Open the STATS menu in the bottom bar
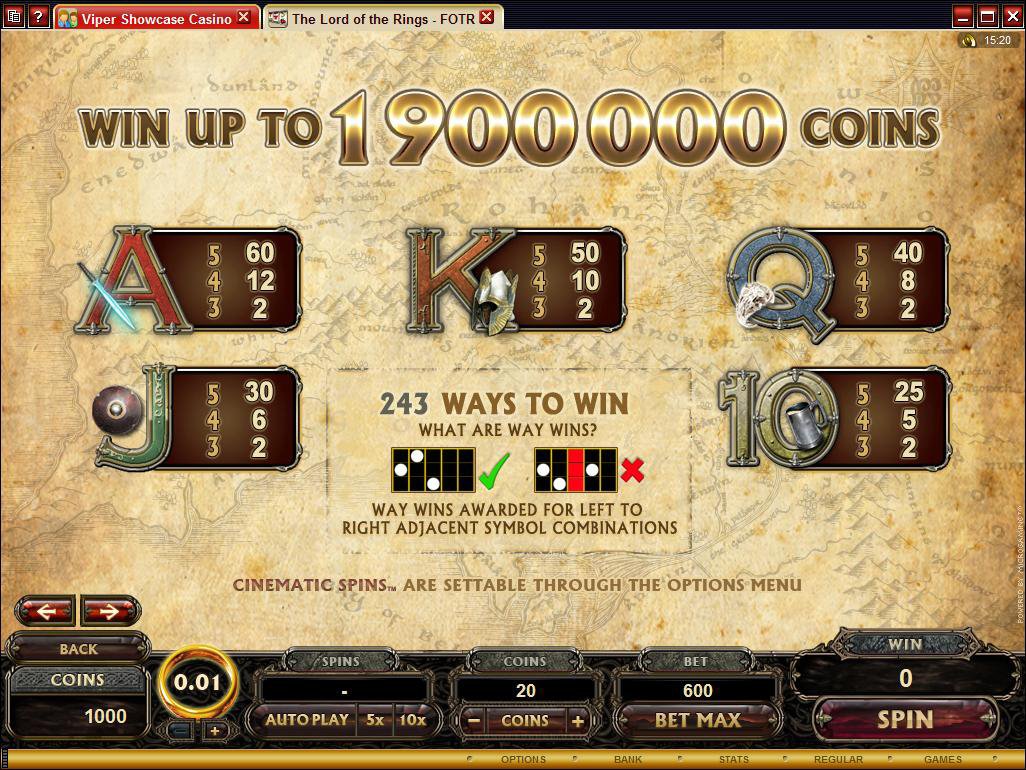 [x=733, y=760]
